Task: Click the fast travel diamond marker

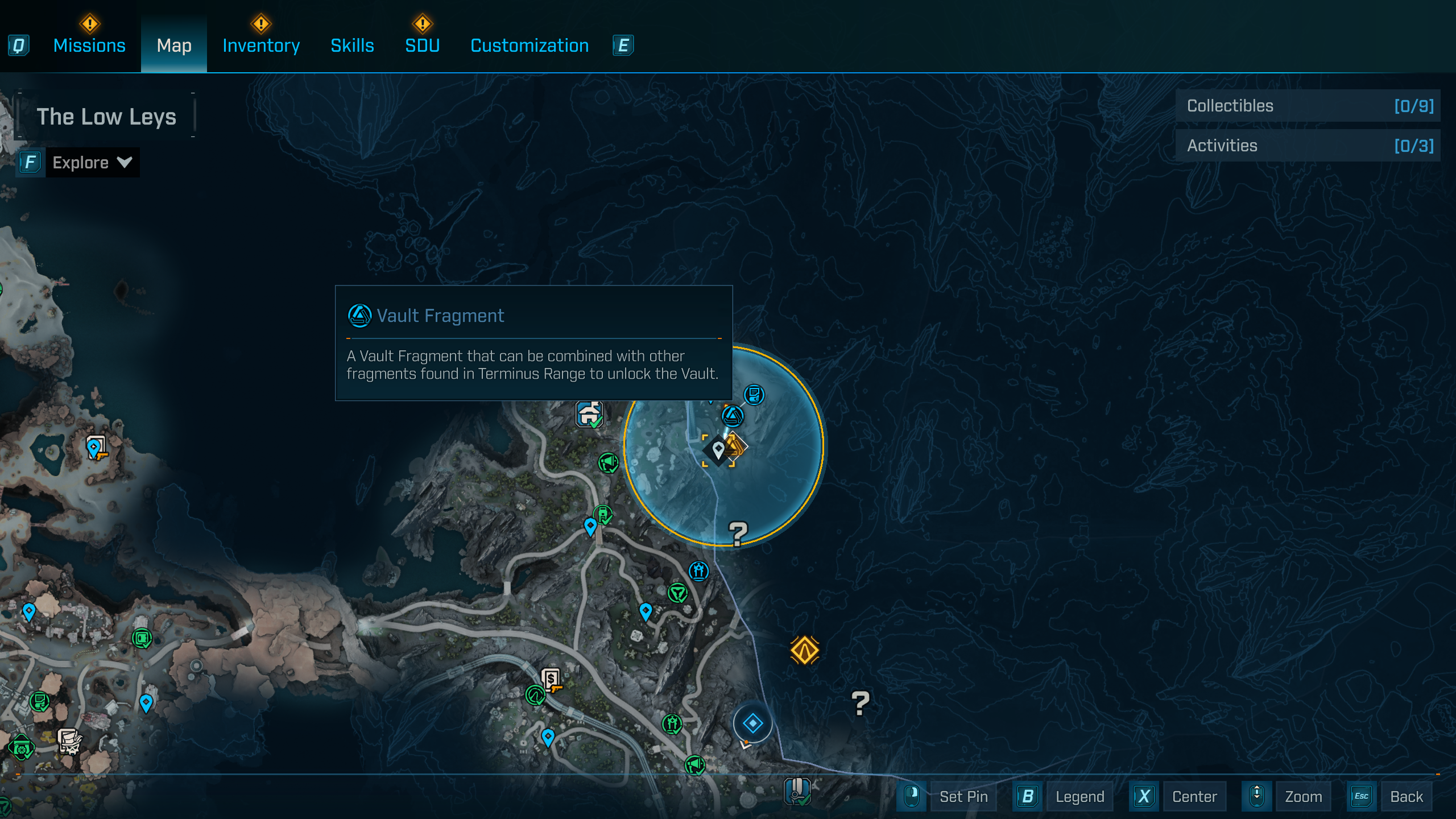Action: click(x=752, y=723)
